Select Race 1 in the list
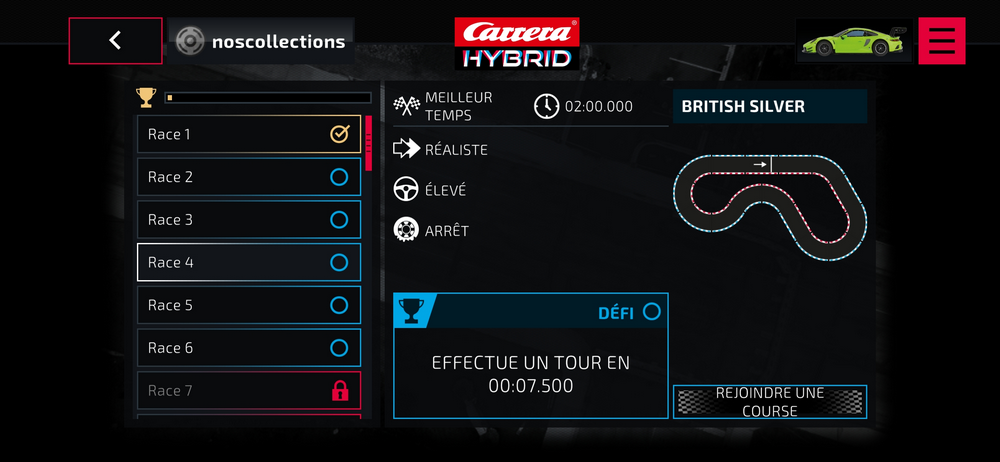 click(x=248, y=134)
